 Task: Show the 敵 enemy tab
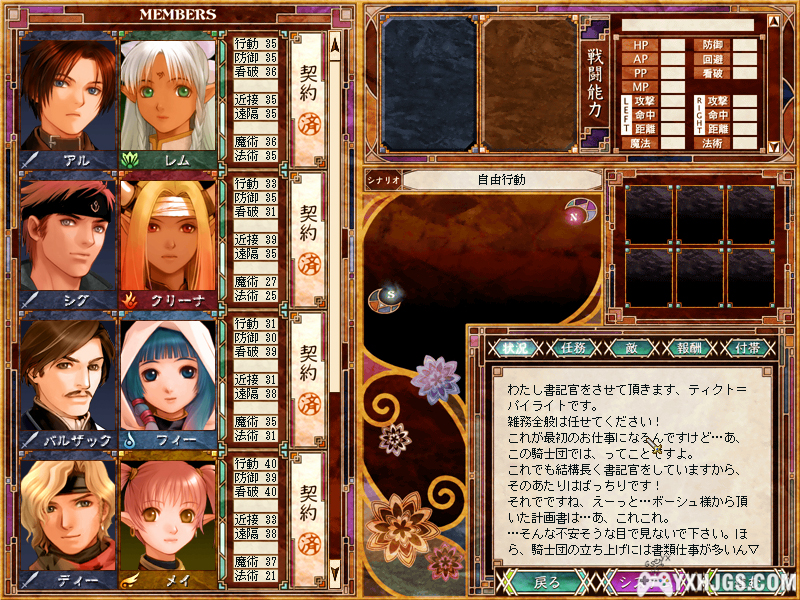pos(630,348)
